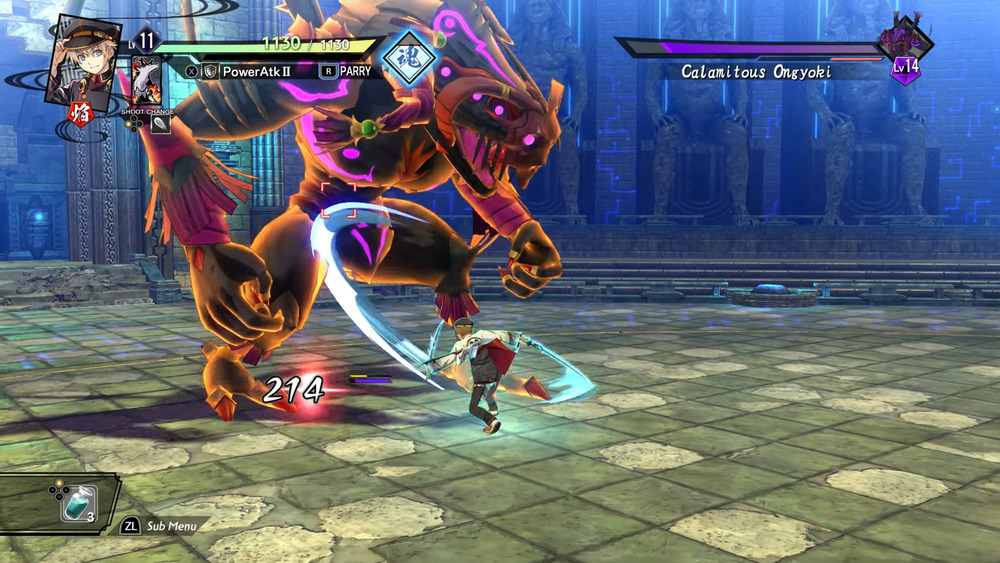
Task: Activate the PowerAtk II shield skill icon
Action: coord(210,72)
